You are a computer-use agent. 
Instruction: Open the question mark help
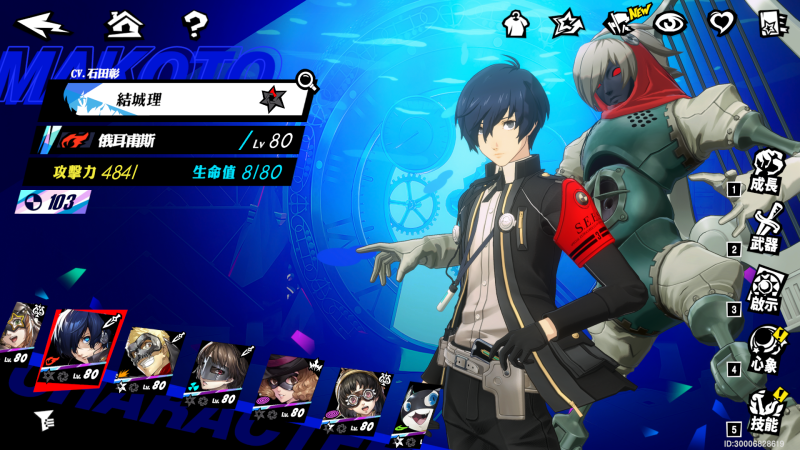pos(196,23)
